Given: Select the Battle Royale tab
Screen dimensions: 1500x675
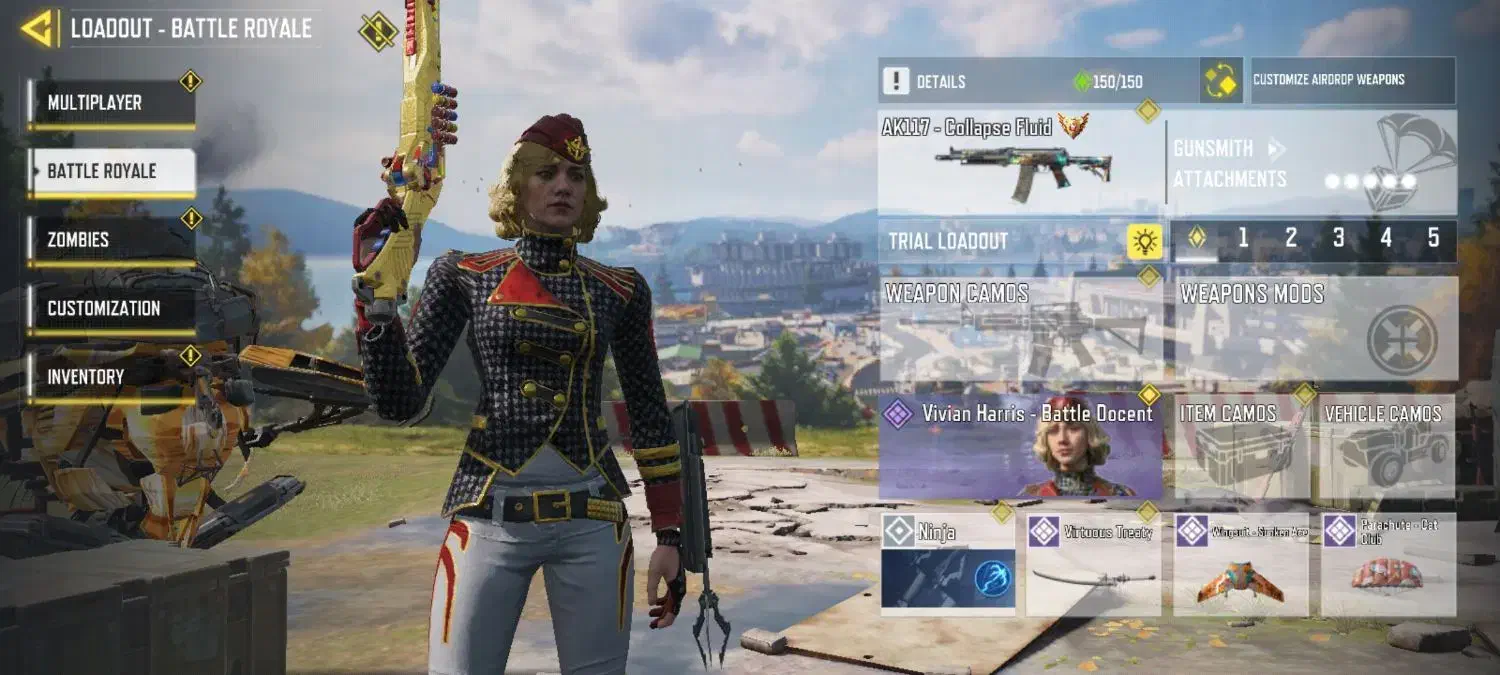Looking at the screenshot, I should pos(111,171).
